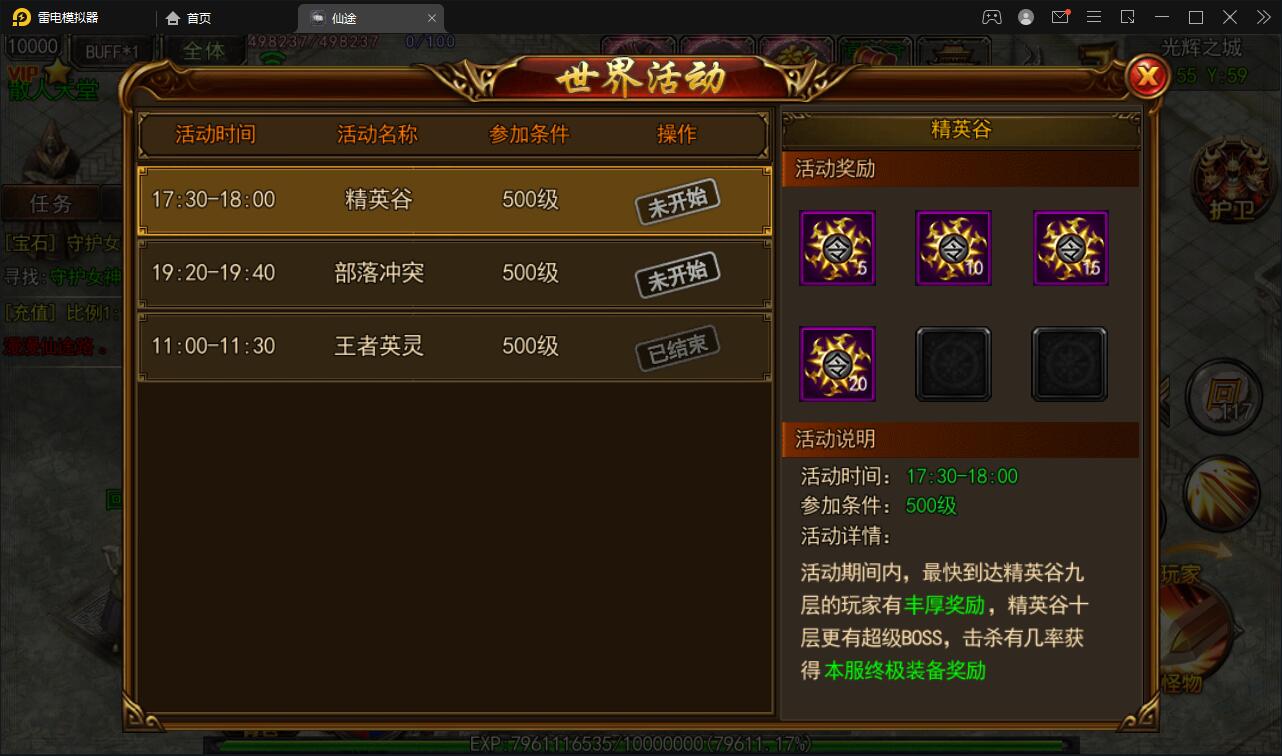The image size is (1282, 756).
Task: Select the x20 token reward icon
Action: pos(837,363)
